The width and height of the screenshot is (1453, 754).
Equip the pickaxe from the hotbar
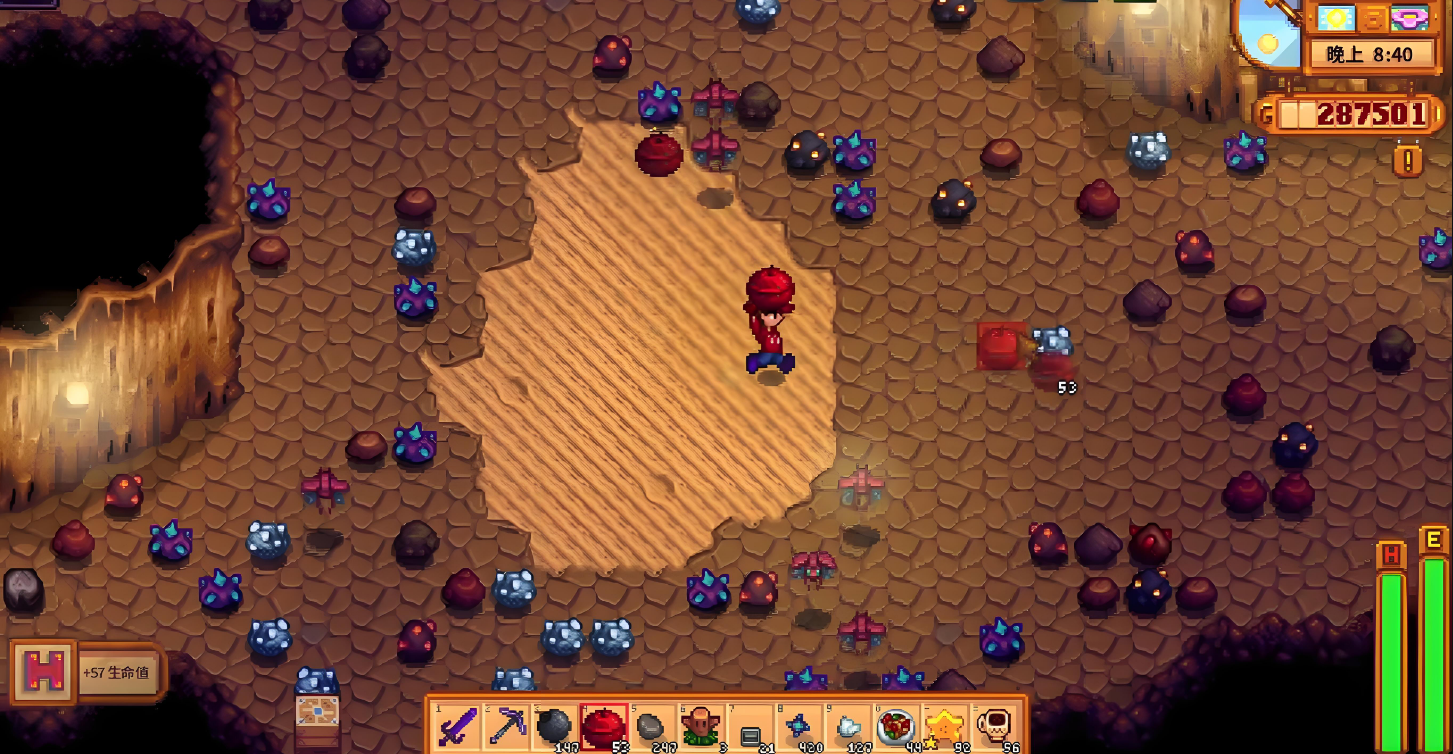pyautogui.click(x=507, y=727)
